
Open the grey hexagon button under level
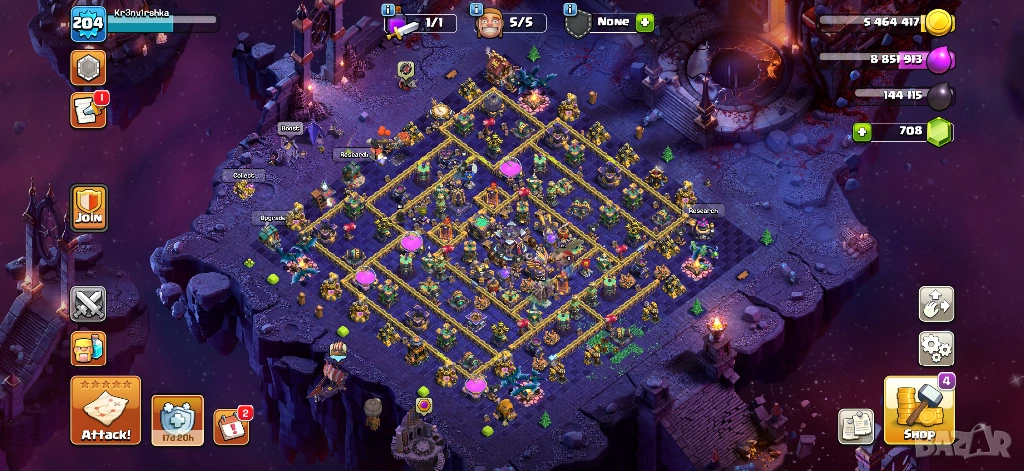[88, 67]
